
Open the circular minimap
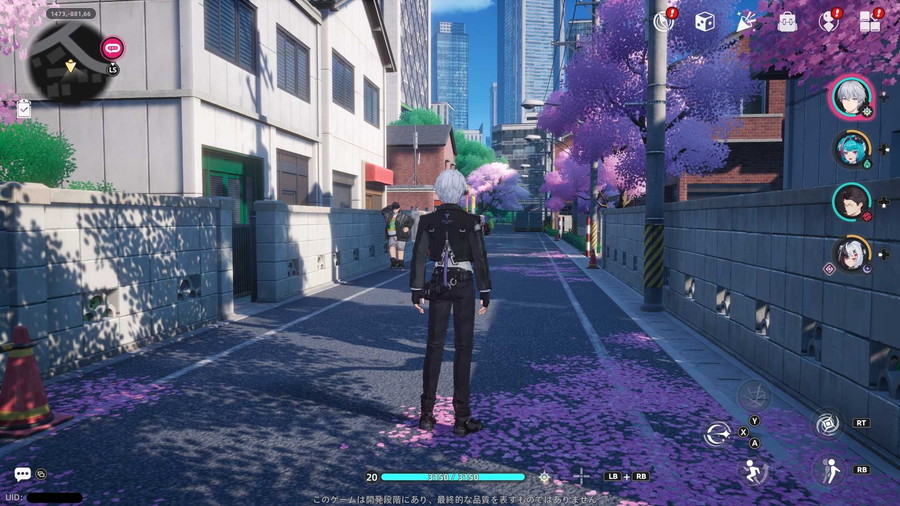click(x=69, y=61)
